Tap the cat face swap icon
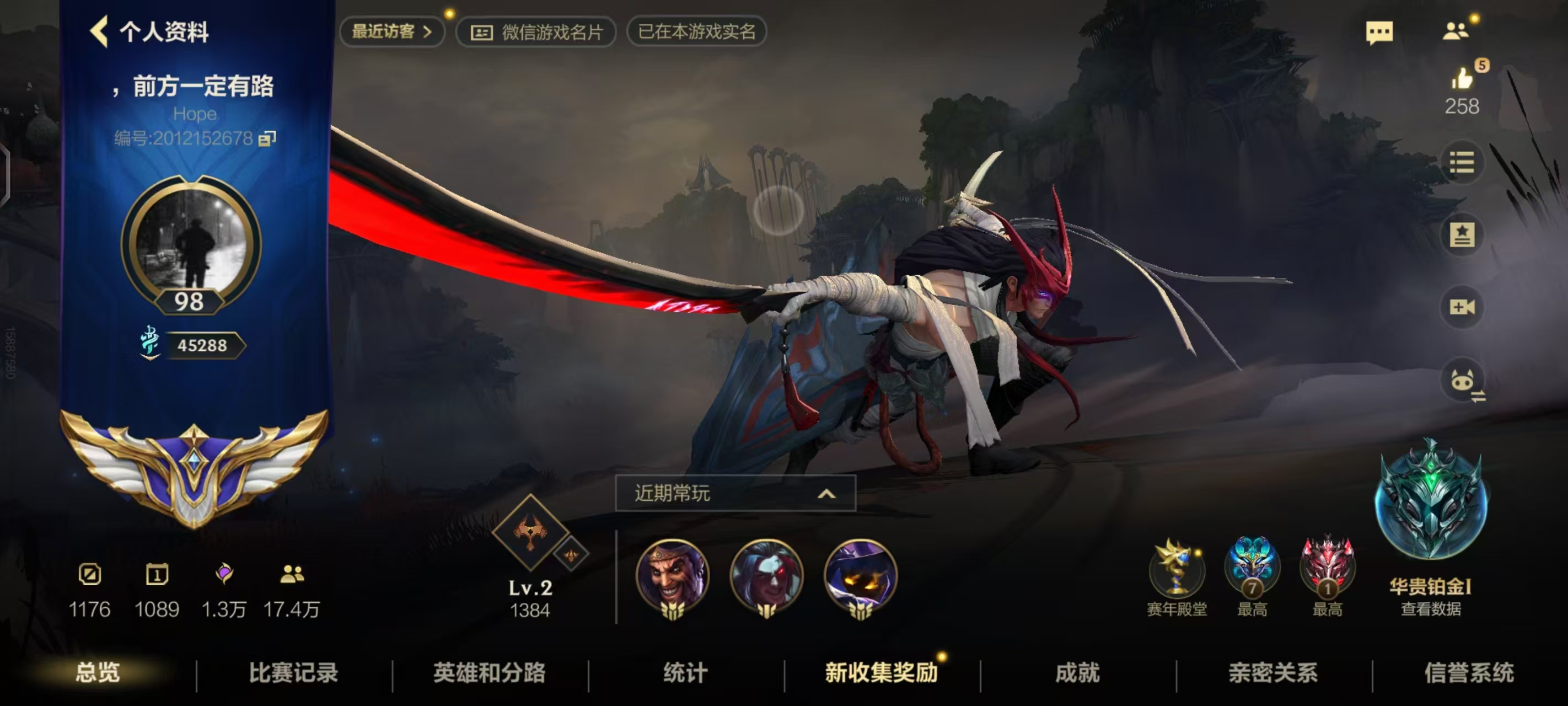Screen dimensions: 1568x706 point(1463,381)
